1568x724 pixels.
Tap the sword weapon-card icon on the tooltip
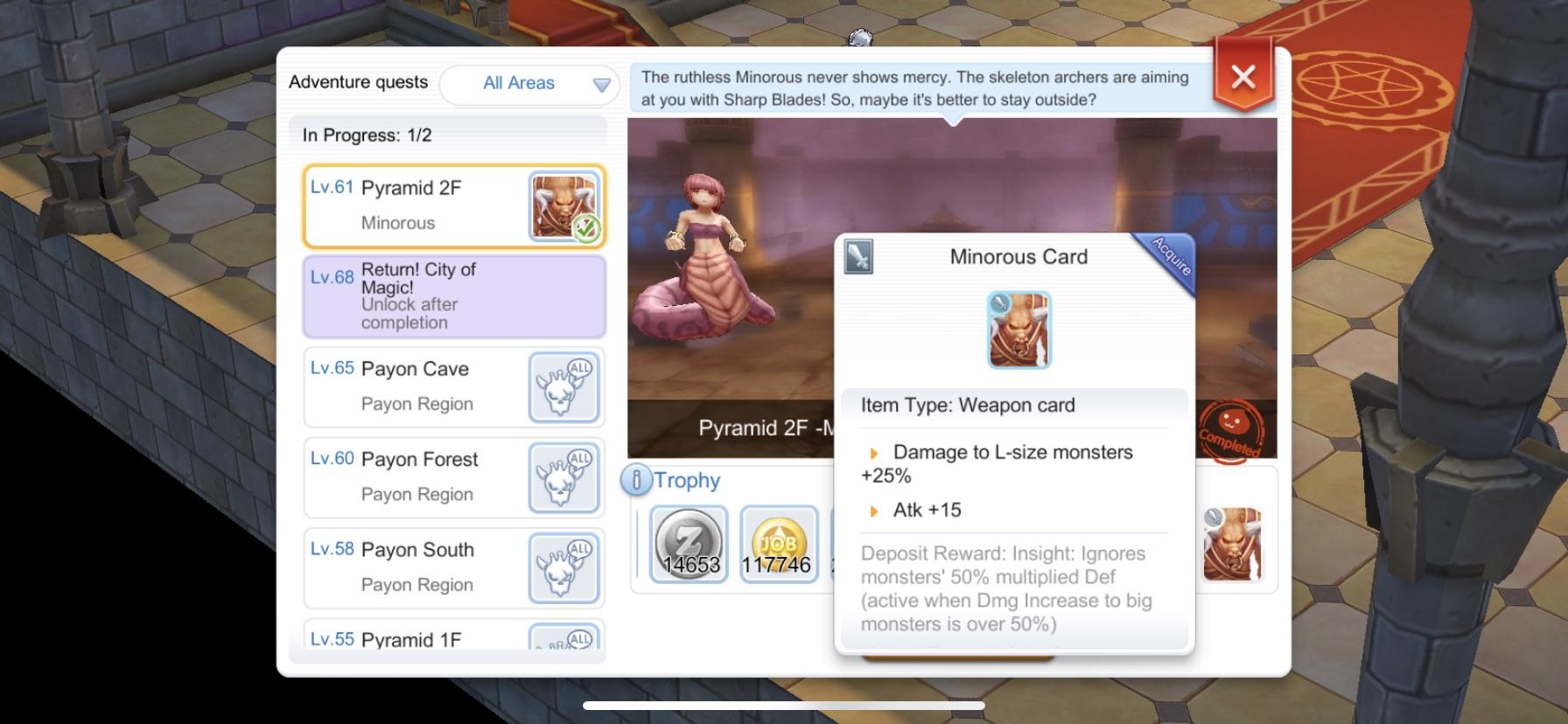(858, 258)
